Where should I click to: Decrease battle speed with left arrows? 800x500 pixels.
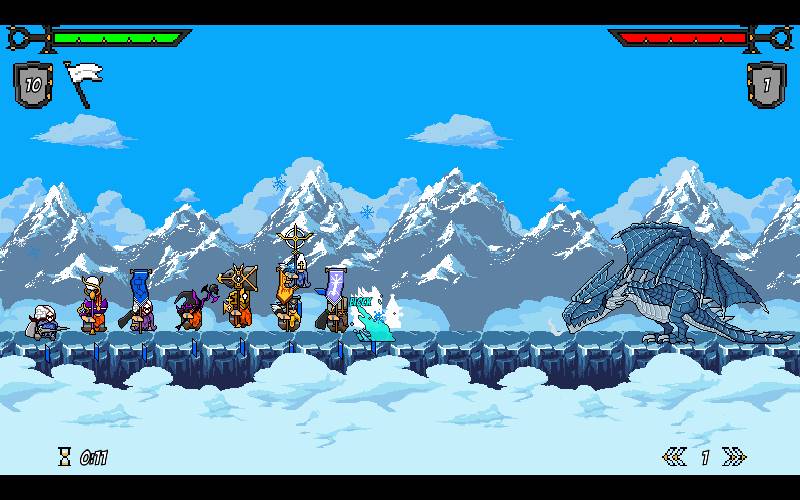[x=674, y=457]
